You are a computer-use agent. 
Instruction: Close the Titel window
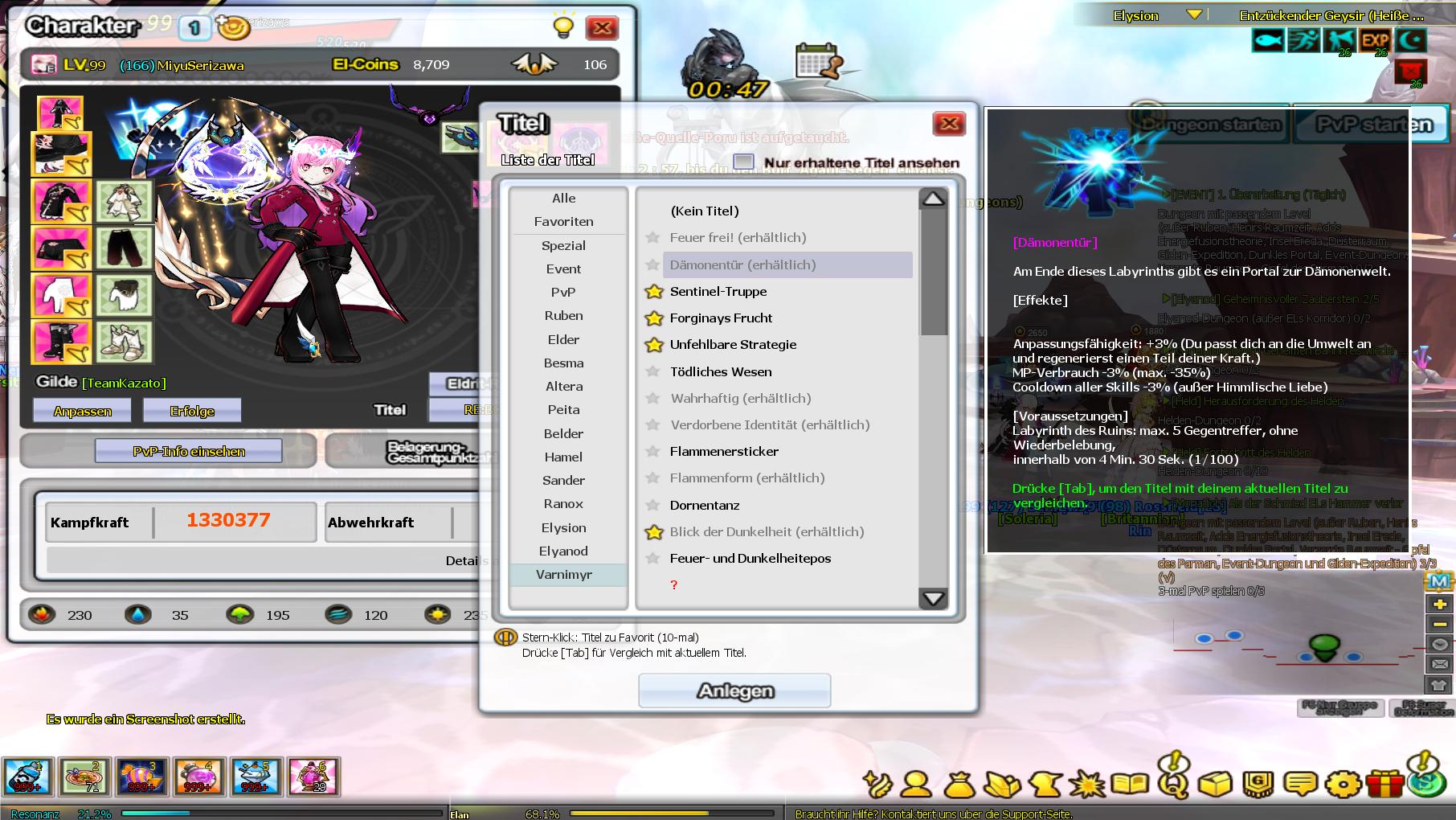click(949, 124)
